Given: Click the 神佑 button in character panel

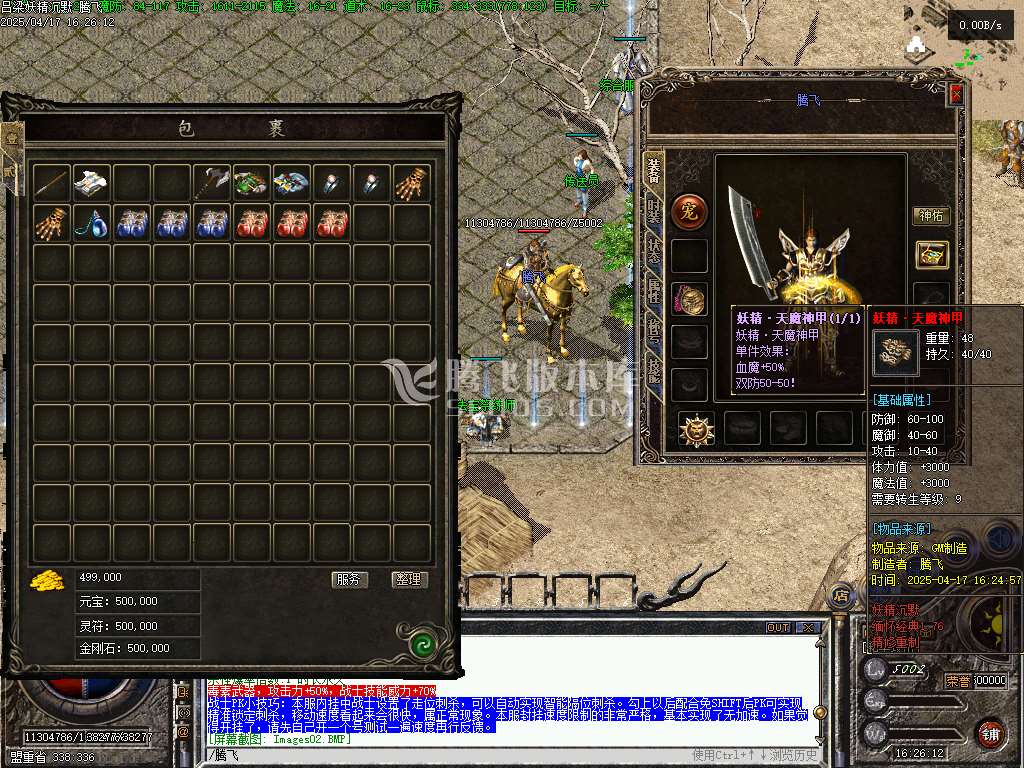Looking at the screenshot, I should pyautogui.click(x=932, y=216).
